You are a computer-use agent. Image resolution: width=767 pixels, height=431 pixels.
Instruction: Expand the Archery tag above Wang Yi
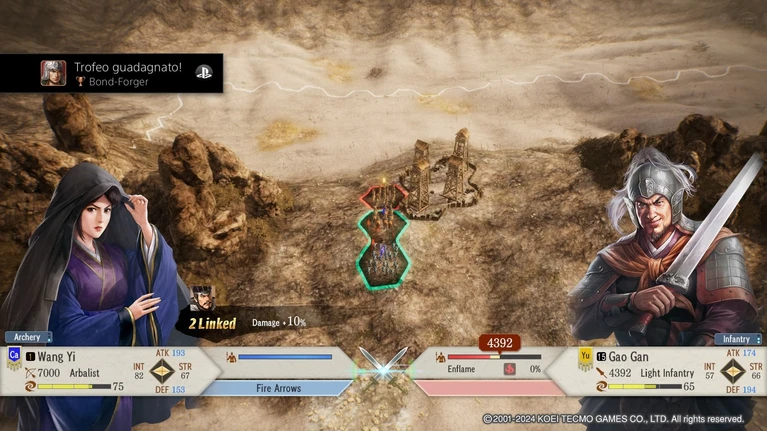[28, 337]
